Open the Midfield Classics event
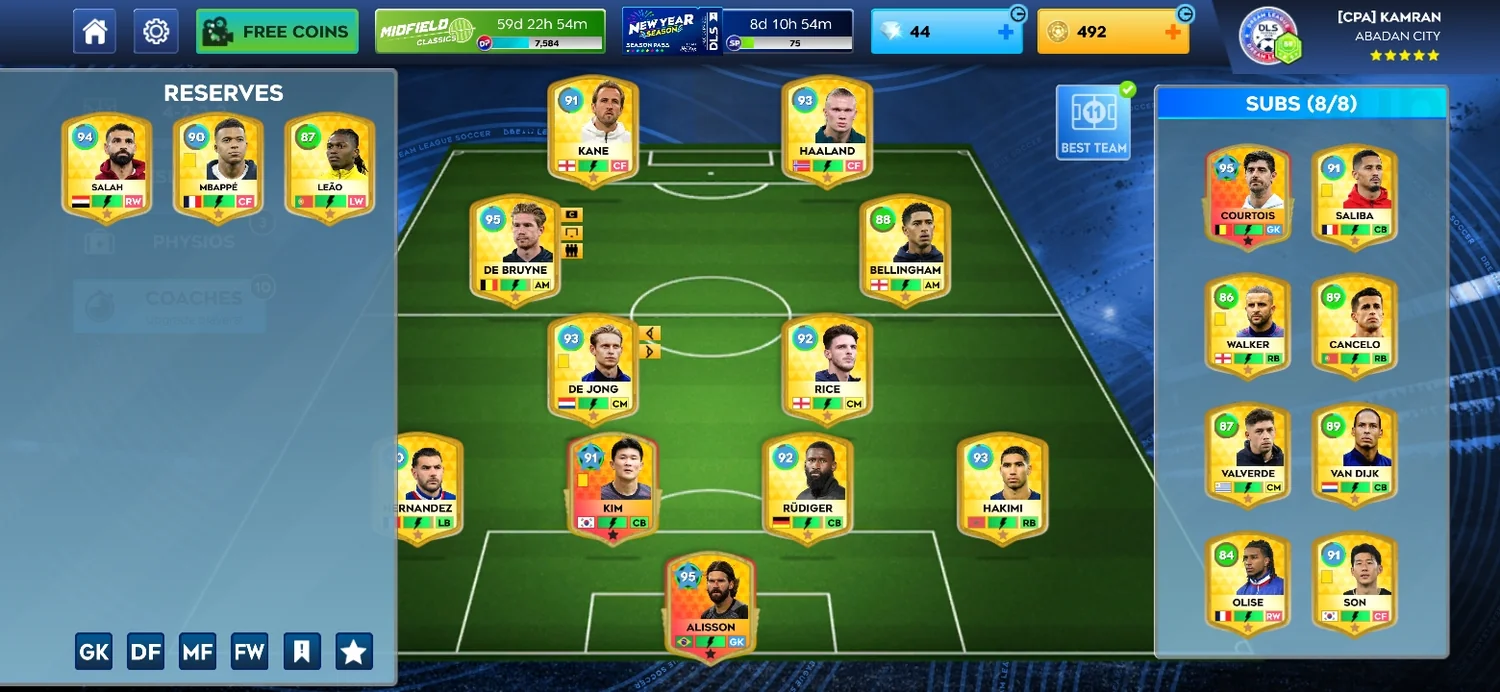Screen dimensions: 1500x692 tap(490, 31)
